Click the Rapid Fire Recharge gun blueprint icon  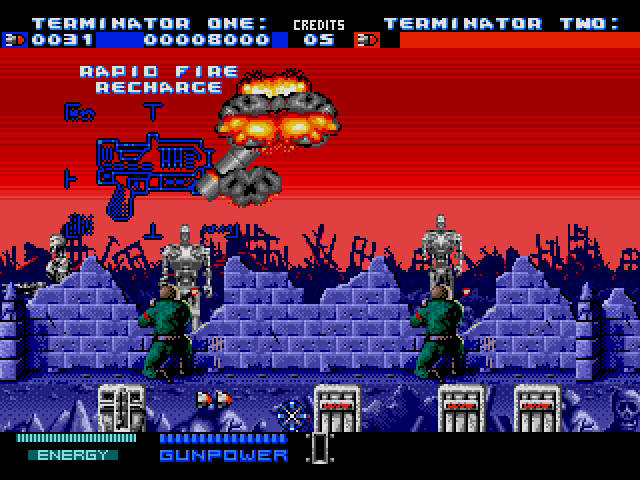point(152,170)
